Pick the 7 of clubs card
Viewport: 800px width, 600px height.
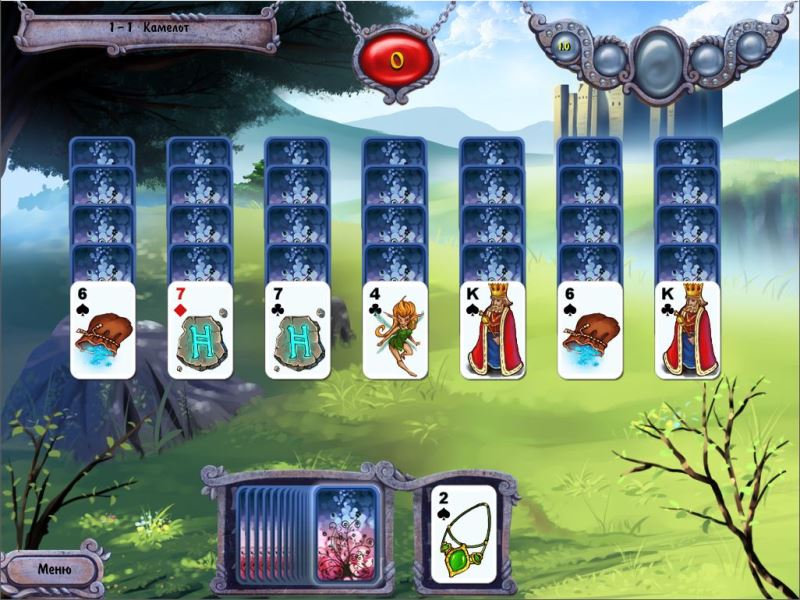(x=297, y=330)
